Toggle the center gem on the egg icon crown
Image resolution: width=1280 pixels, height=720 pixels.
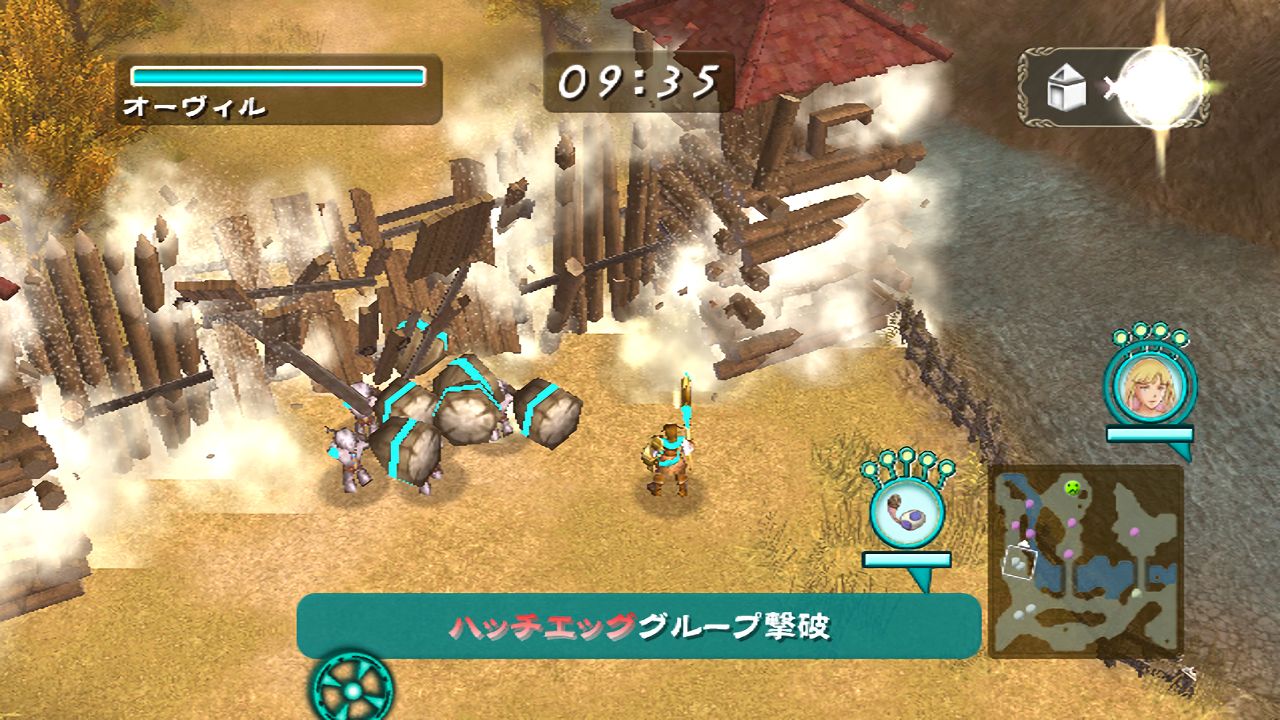pyautogui.click(x=908, y=455)
